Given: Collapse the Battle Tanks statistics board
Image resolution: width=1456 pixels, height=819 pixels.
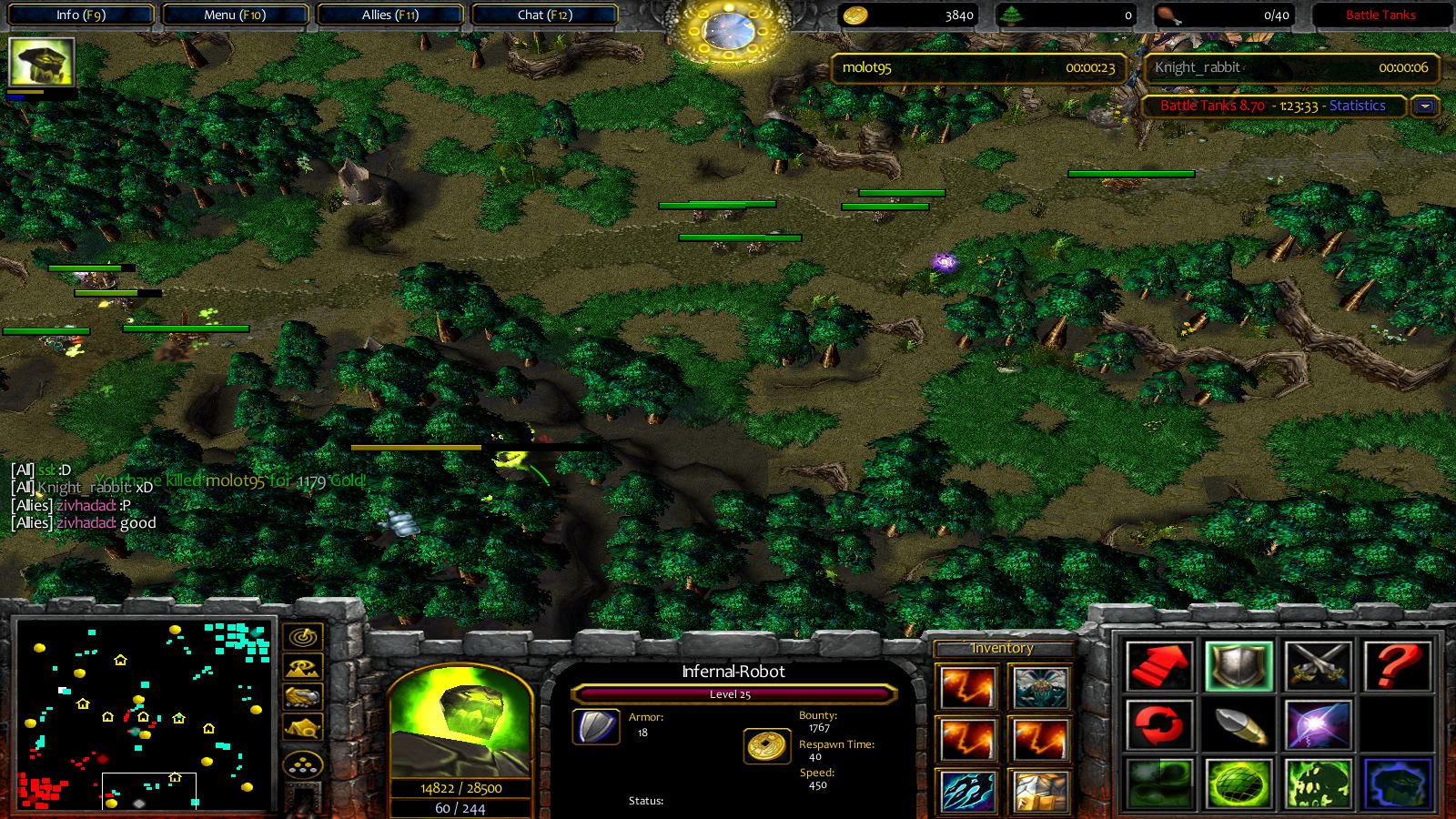Looking at the screenshot, I should pos(1425,106).
